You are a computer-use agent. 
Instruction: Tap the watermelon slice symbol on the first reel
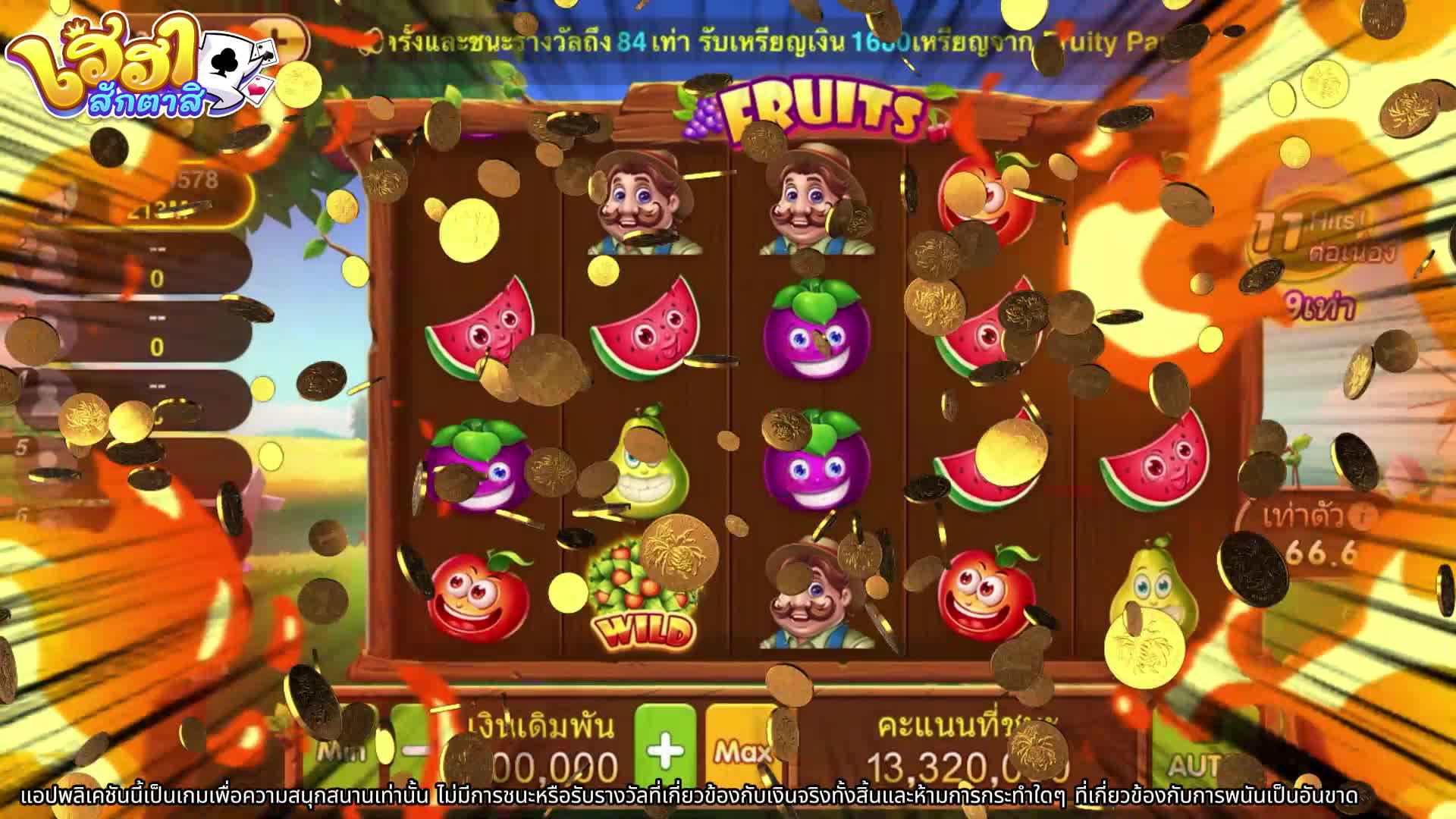pyautogui.click(x=485, y=334)
